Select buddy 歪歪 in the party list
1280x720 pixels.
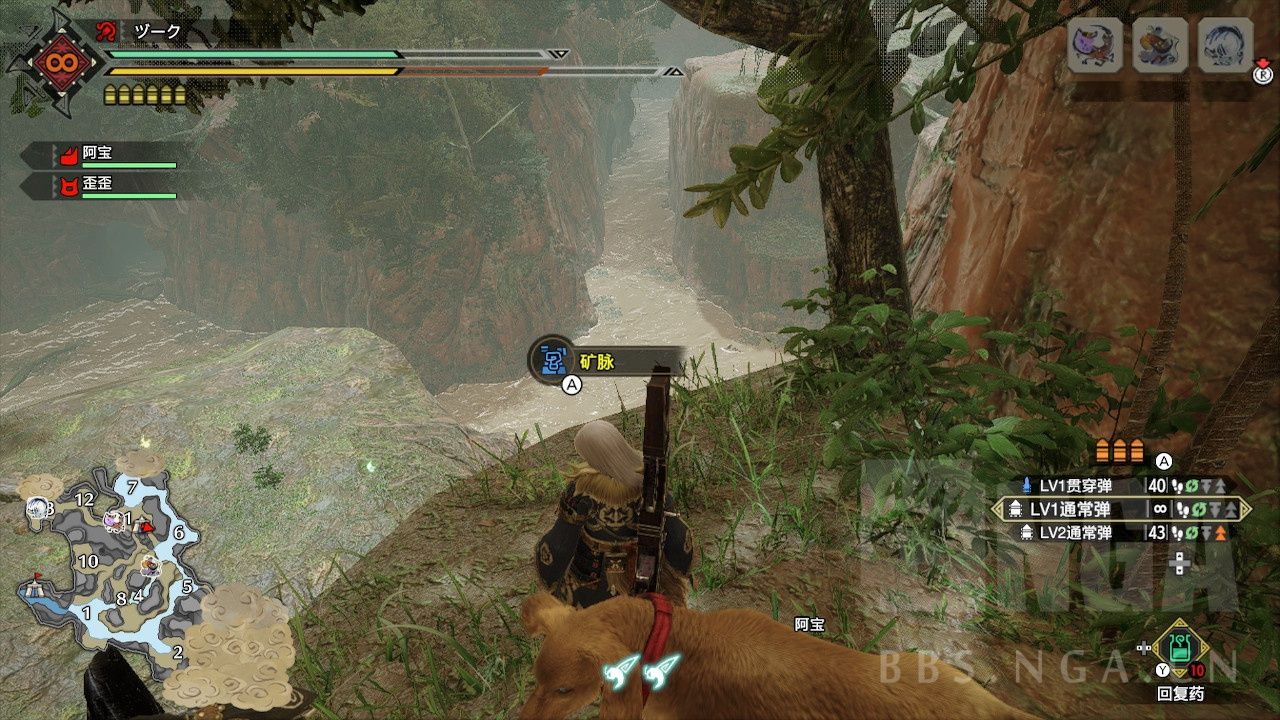coord(100,186)
